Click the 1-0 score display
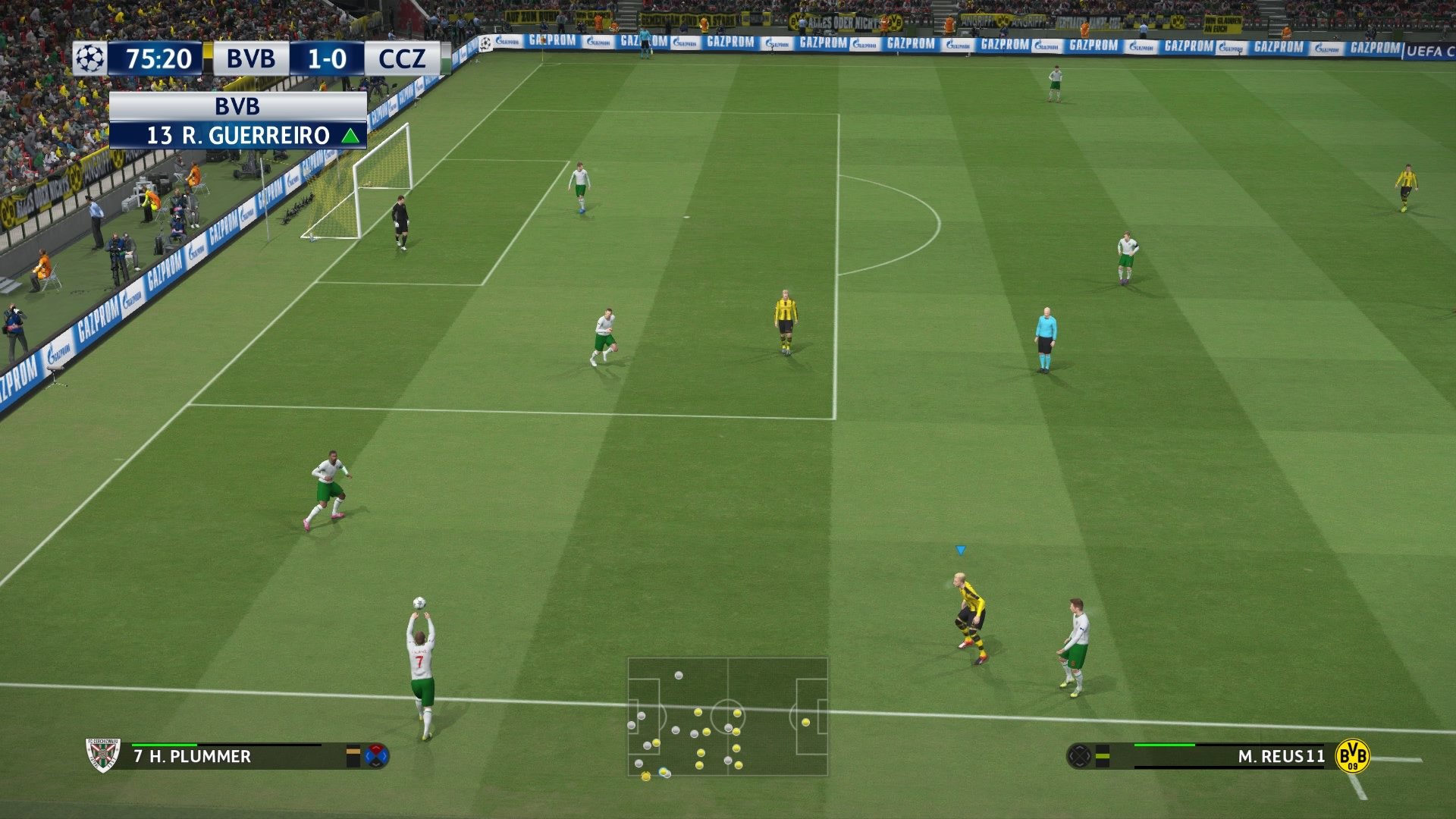Viewport: 1456px width, 819px height. [326, 57]
